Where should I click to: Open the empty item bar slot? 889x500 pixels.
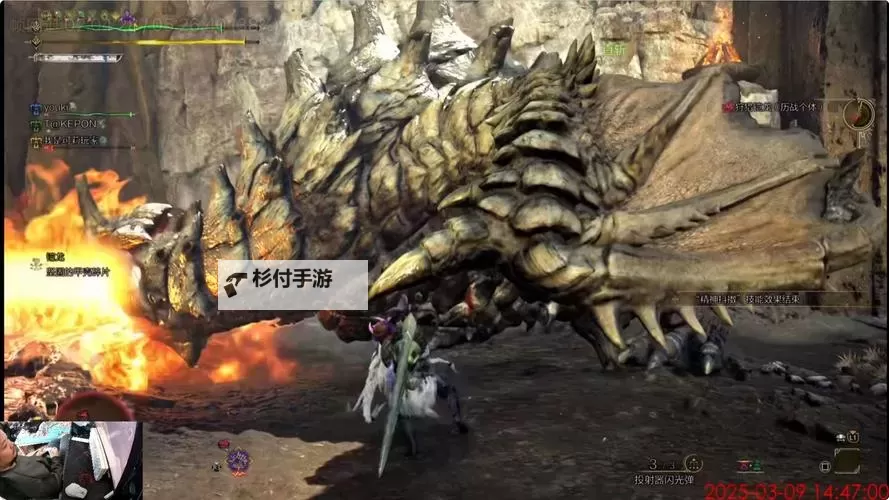[x=847, y=461]
